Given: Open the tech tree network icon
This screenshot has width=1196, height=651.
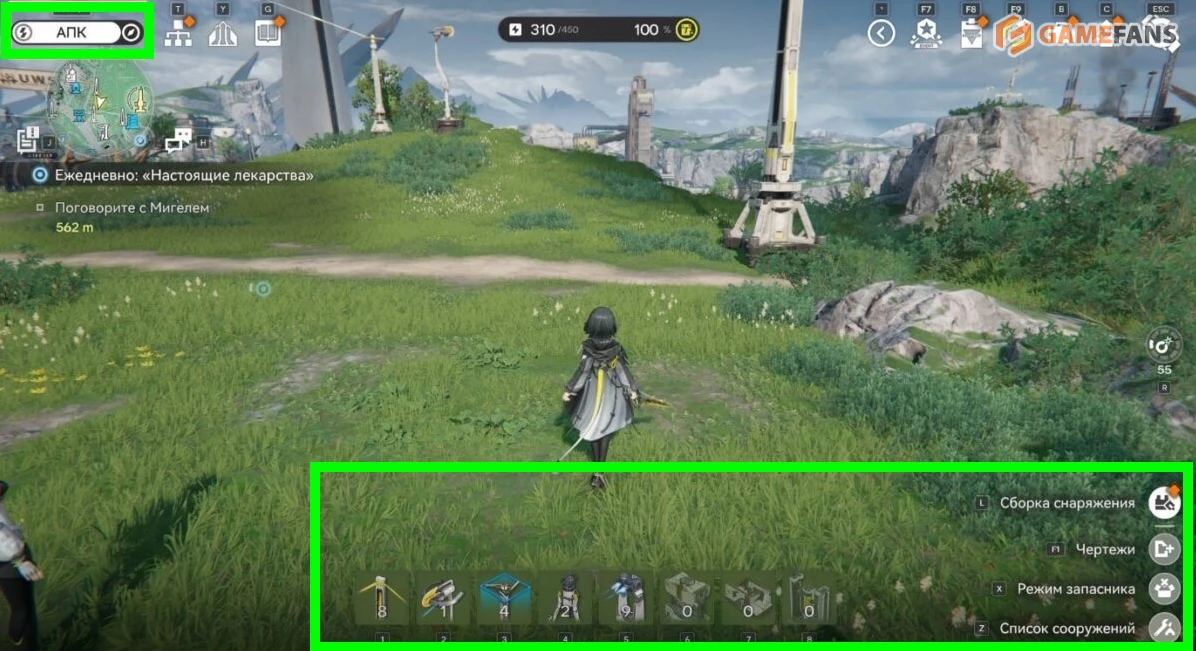Looking at the screenshot, I should tap(178, 33).
